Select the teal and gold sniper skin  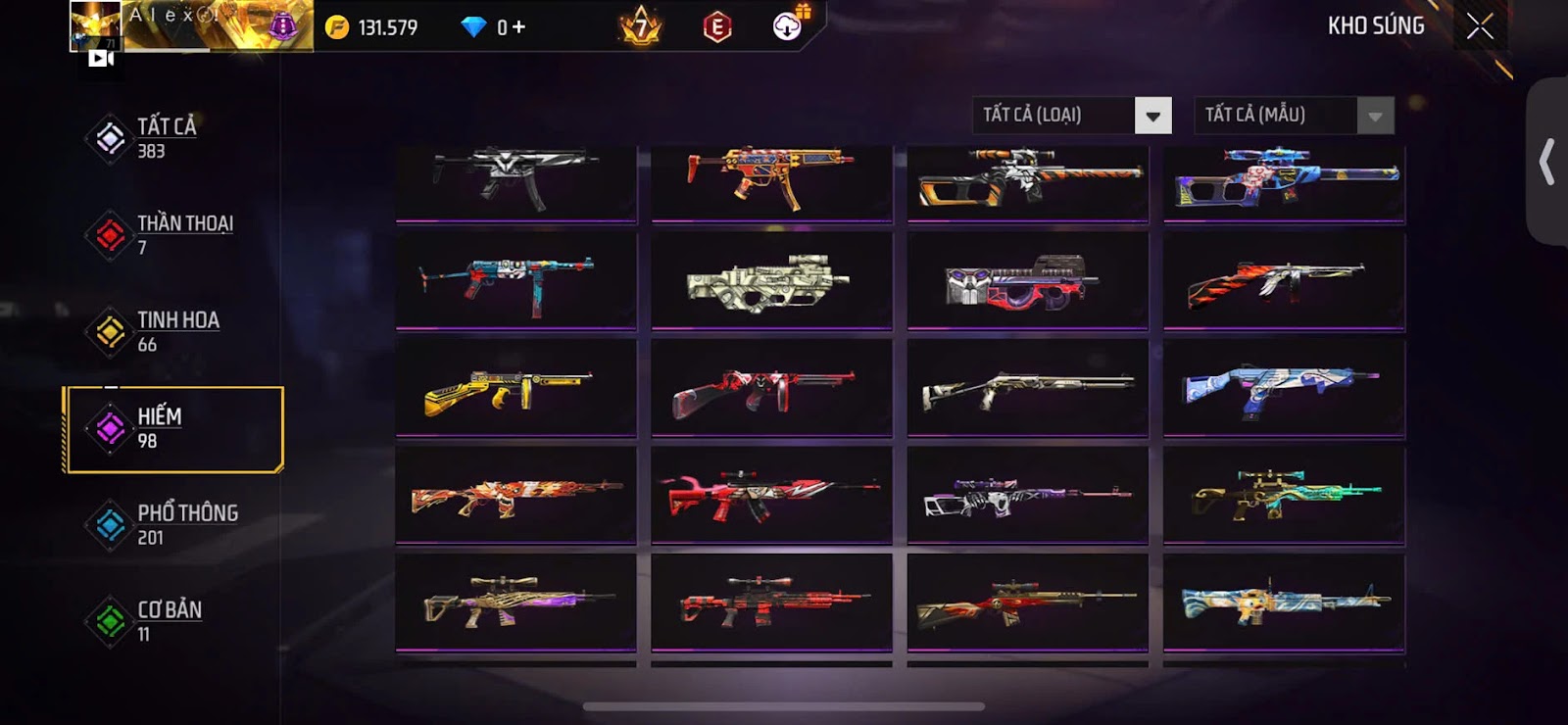tap(1284, 494)
